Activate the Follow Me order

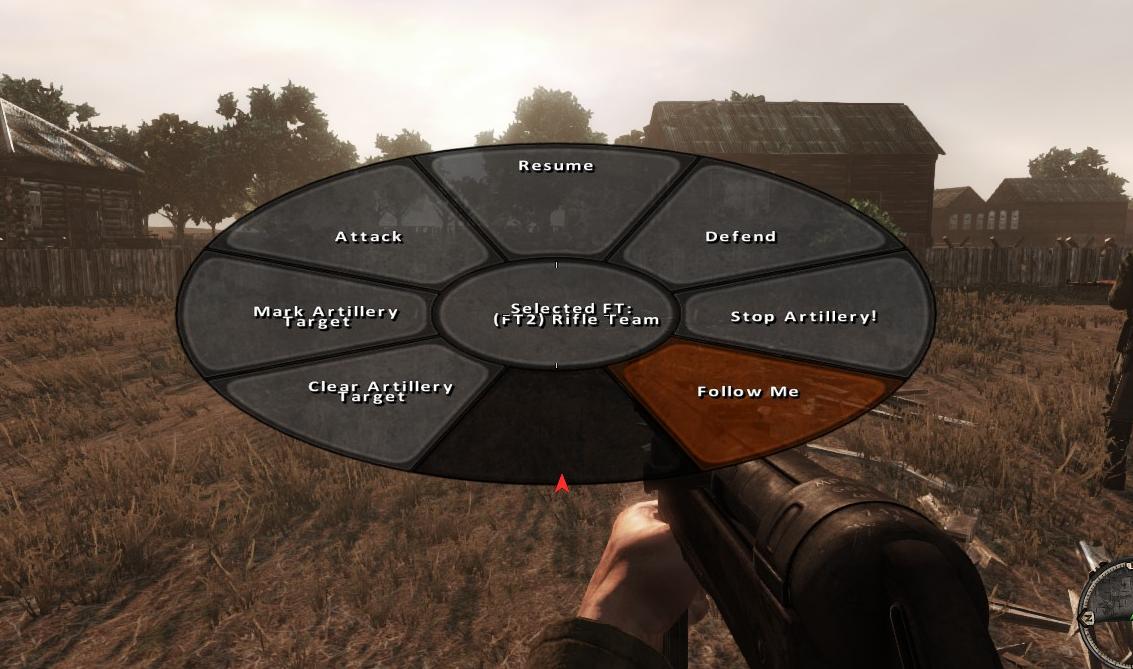[748, 392]
